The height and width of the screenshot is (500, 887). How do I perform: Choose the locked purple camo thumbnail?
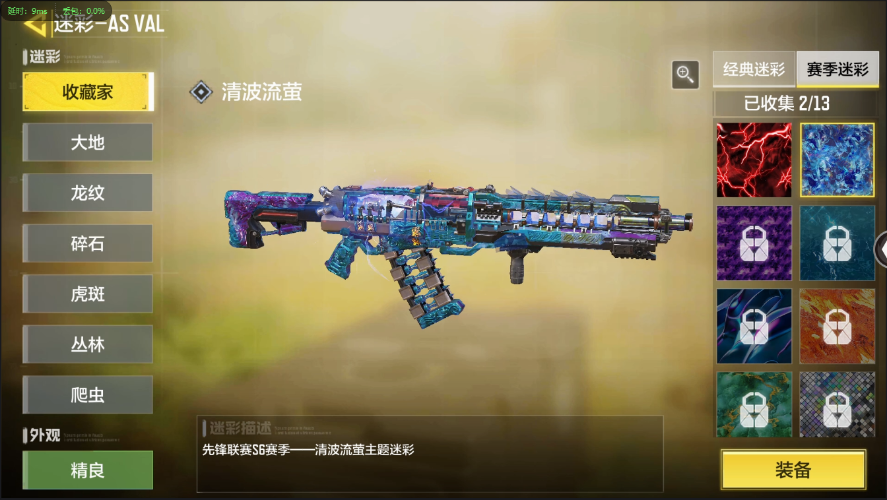click(x=754, y=243)
